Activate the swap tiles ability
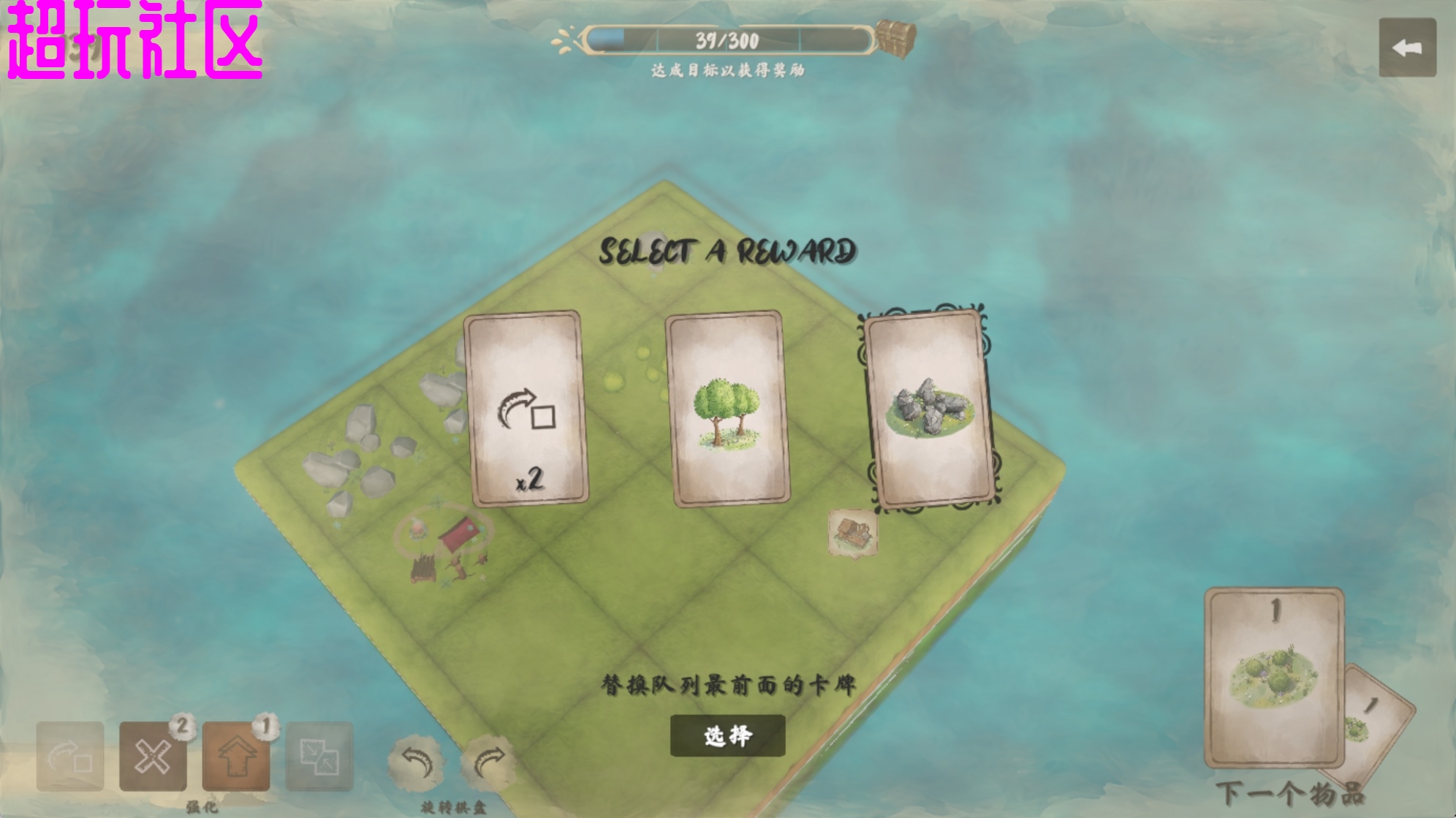1456x818 pixels. pyautogui.click(x=319, y=757)
